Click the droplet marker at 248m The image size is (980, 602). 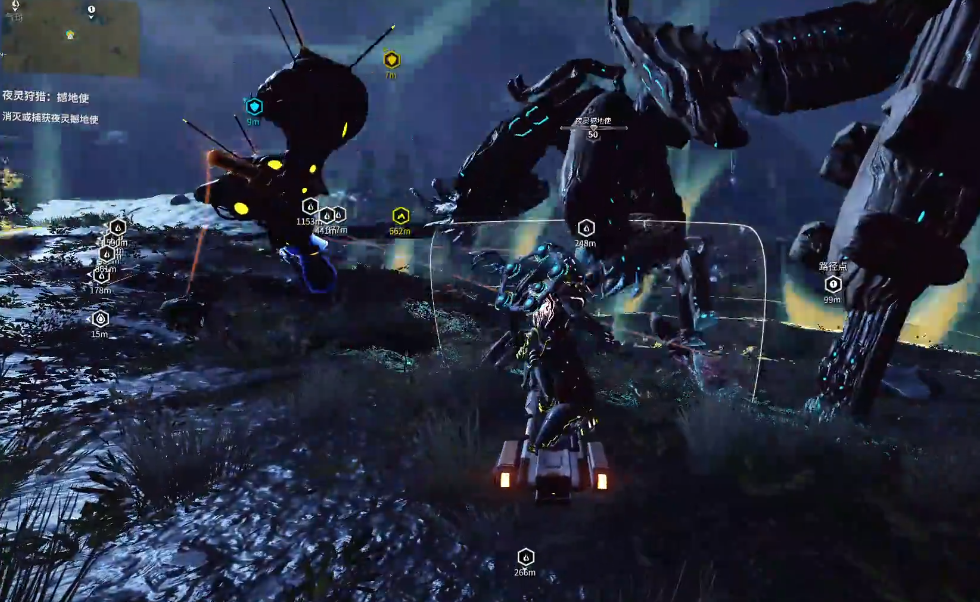586,228
